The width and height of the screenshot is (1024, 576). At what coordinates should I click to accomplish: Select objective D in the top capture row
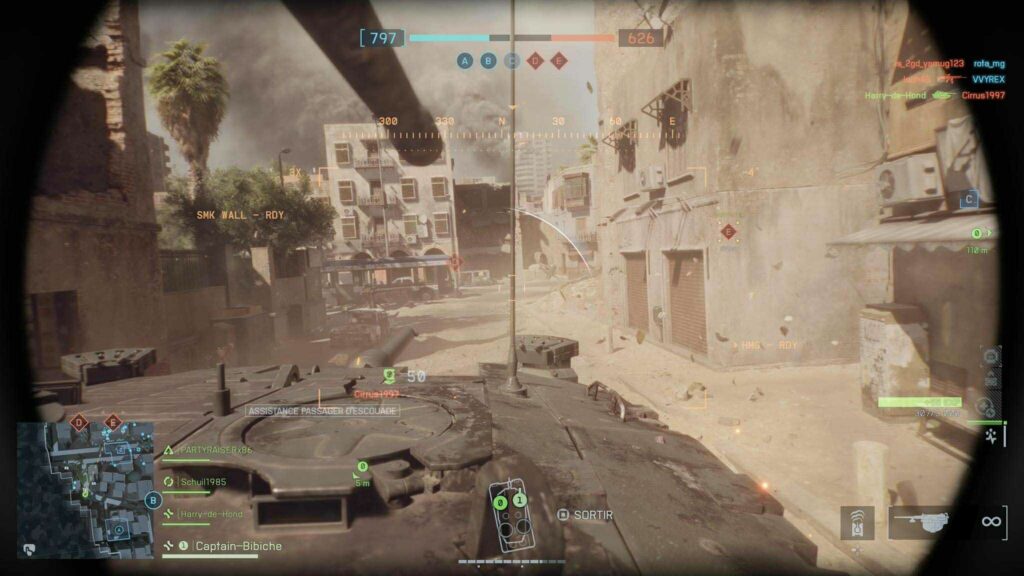[x=535, y=61]
